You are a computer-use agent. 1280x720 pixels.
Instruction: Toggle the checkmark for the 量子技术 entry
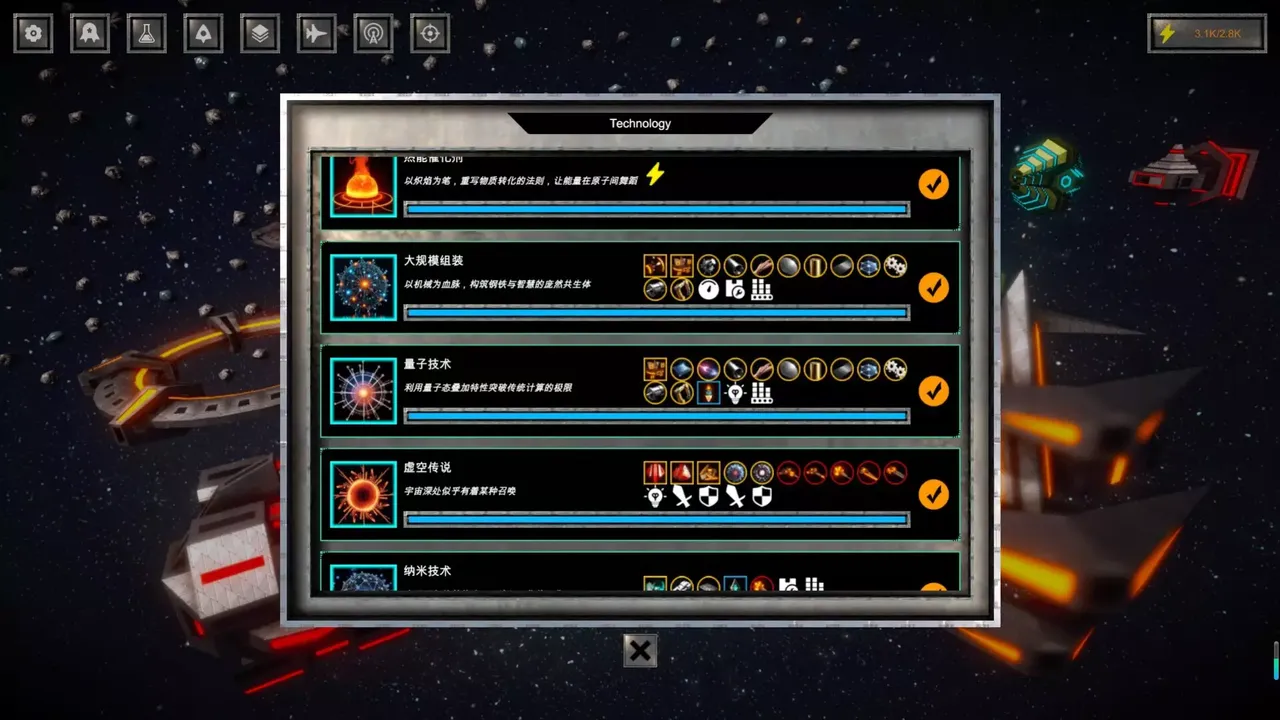[x=932, y=391]
